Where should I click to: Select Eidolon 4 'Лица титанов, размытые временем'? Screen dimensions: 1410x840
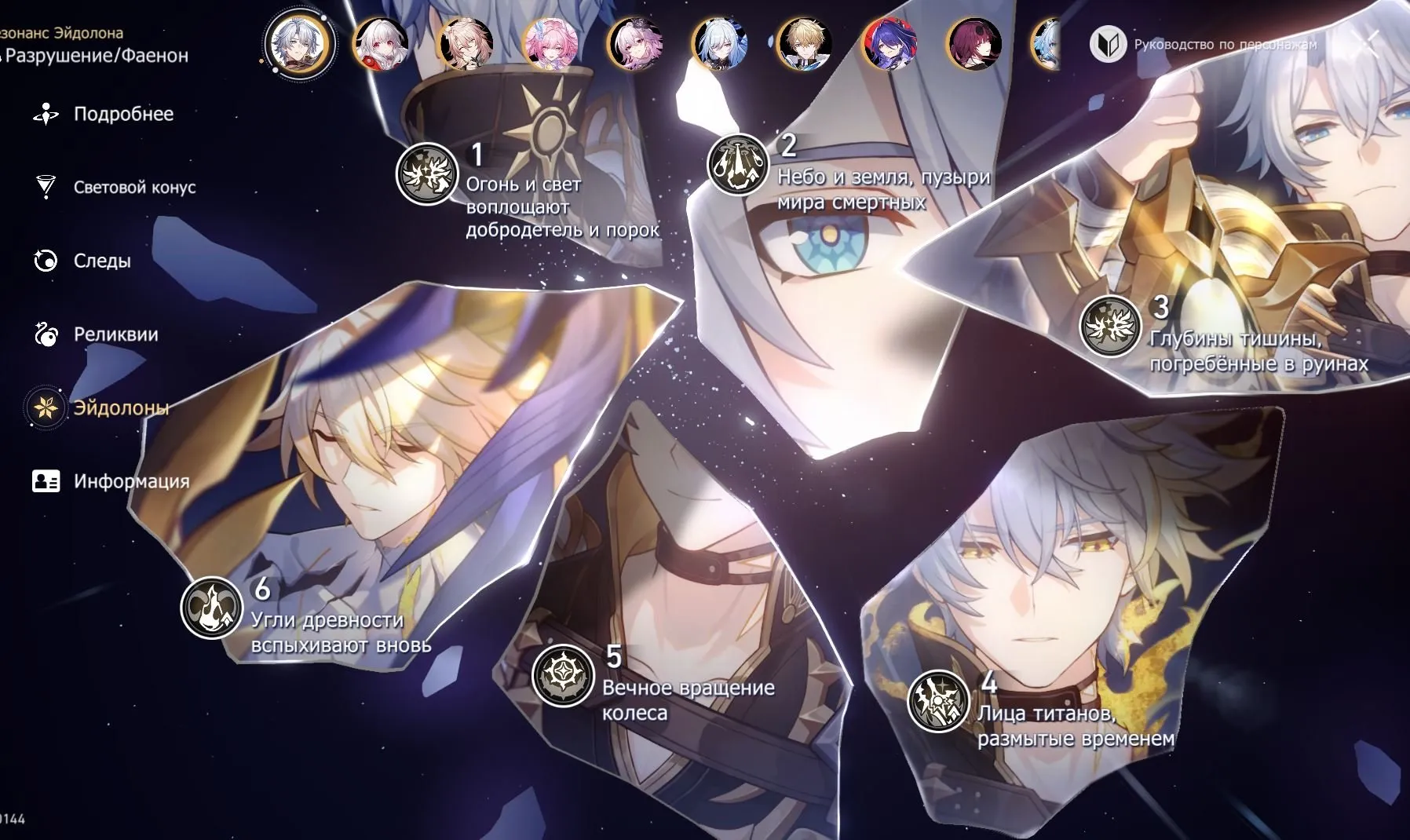pos(937,700)
